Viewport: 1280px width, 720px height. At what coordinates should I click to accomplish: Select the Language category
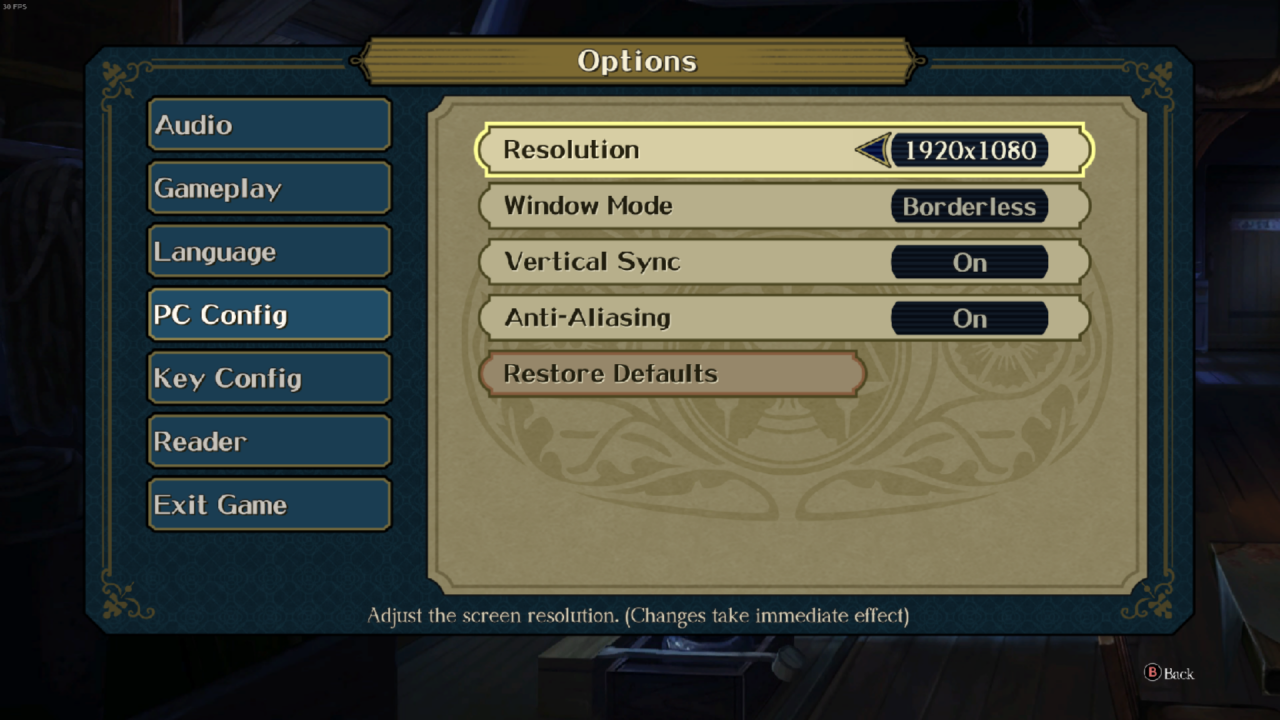pyautogui.click(x=268, y=252)
